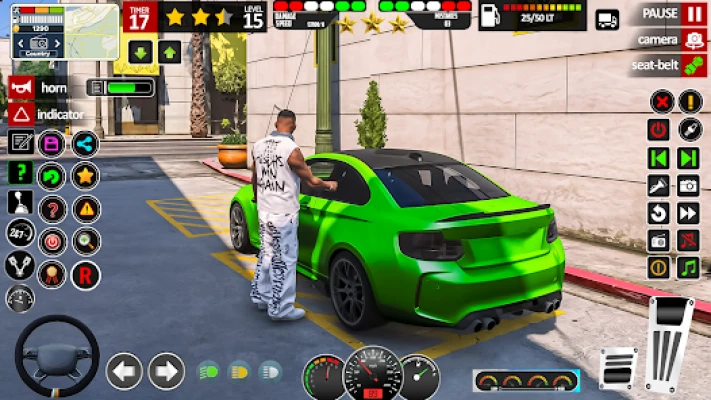Hit the brake pedal
The image size is (711, 400).
618,368
